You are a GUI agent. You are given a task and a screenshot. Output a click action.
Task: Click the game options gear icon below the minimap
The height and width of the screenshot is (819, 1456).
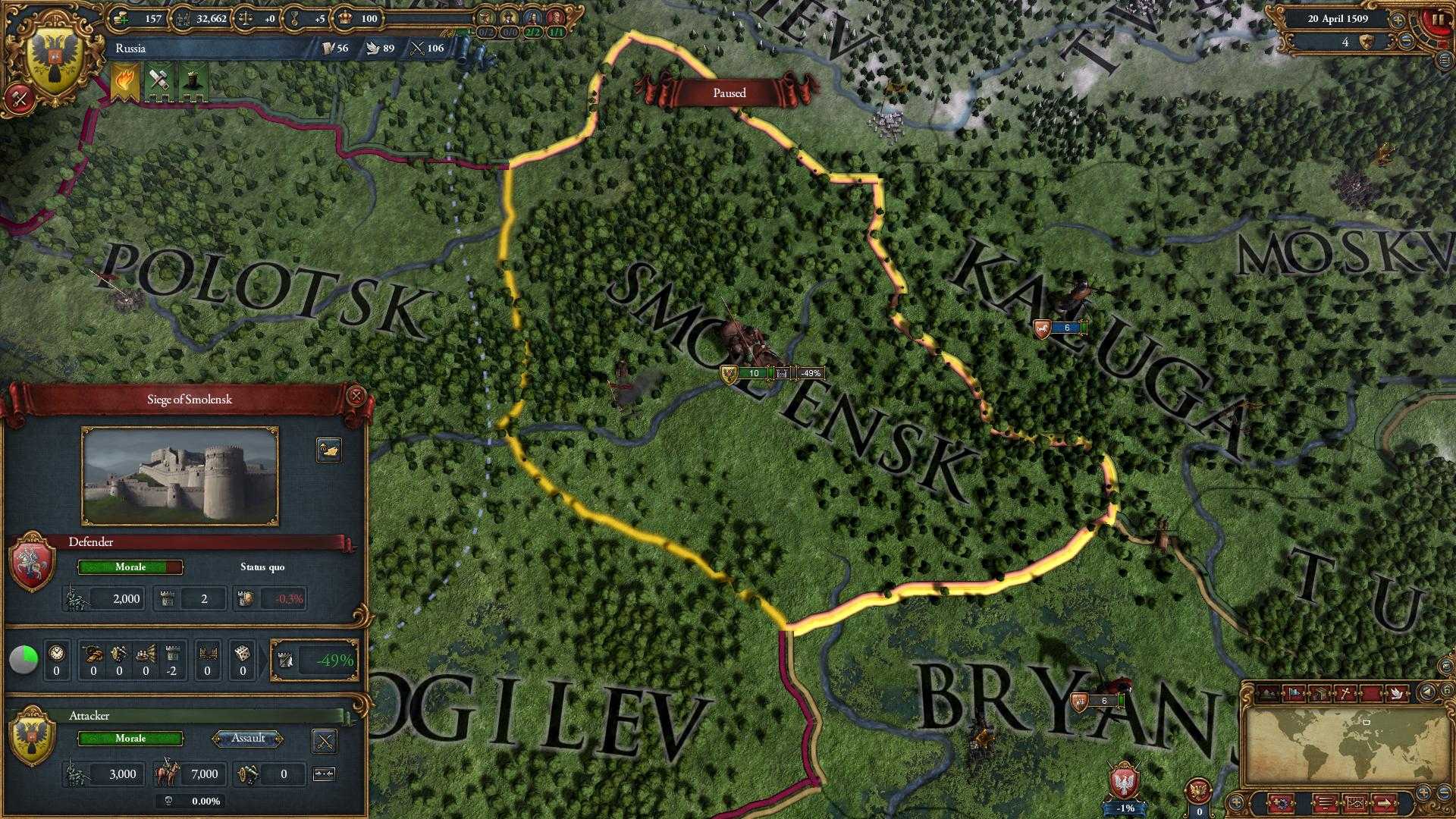[x=1282, y=804]
